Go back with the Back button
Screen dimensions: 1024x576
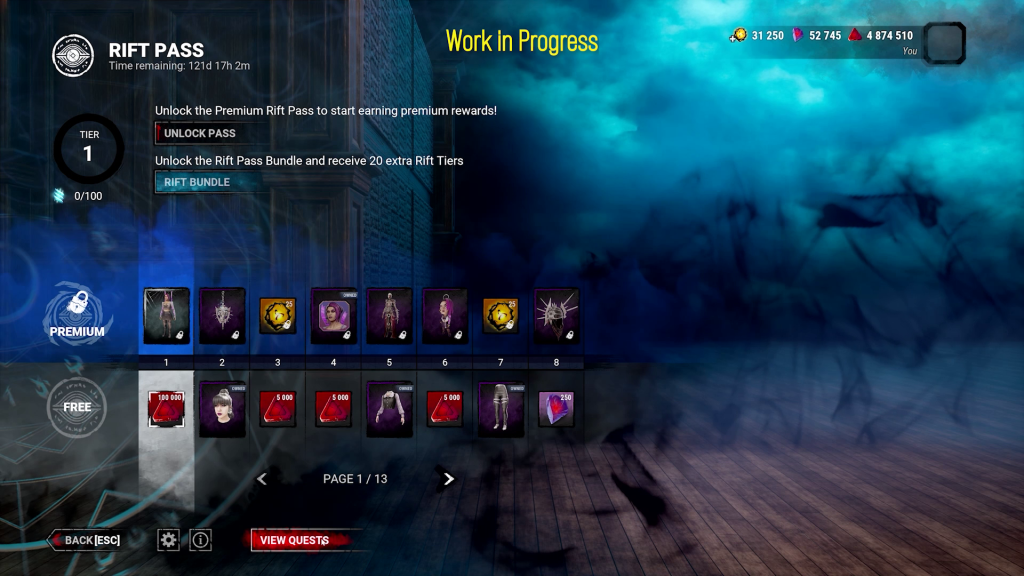[87, 540]
